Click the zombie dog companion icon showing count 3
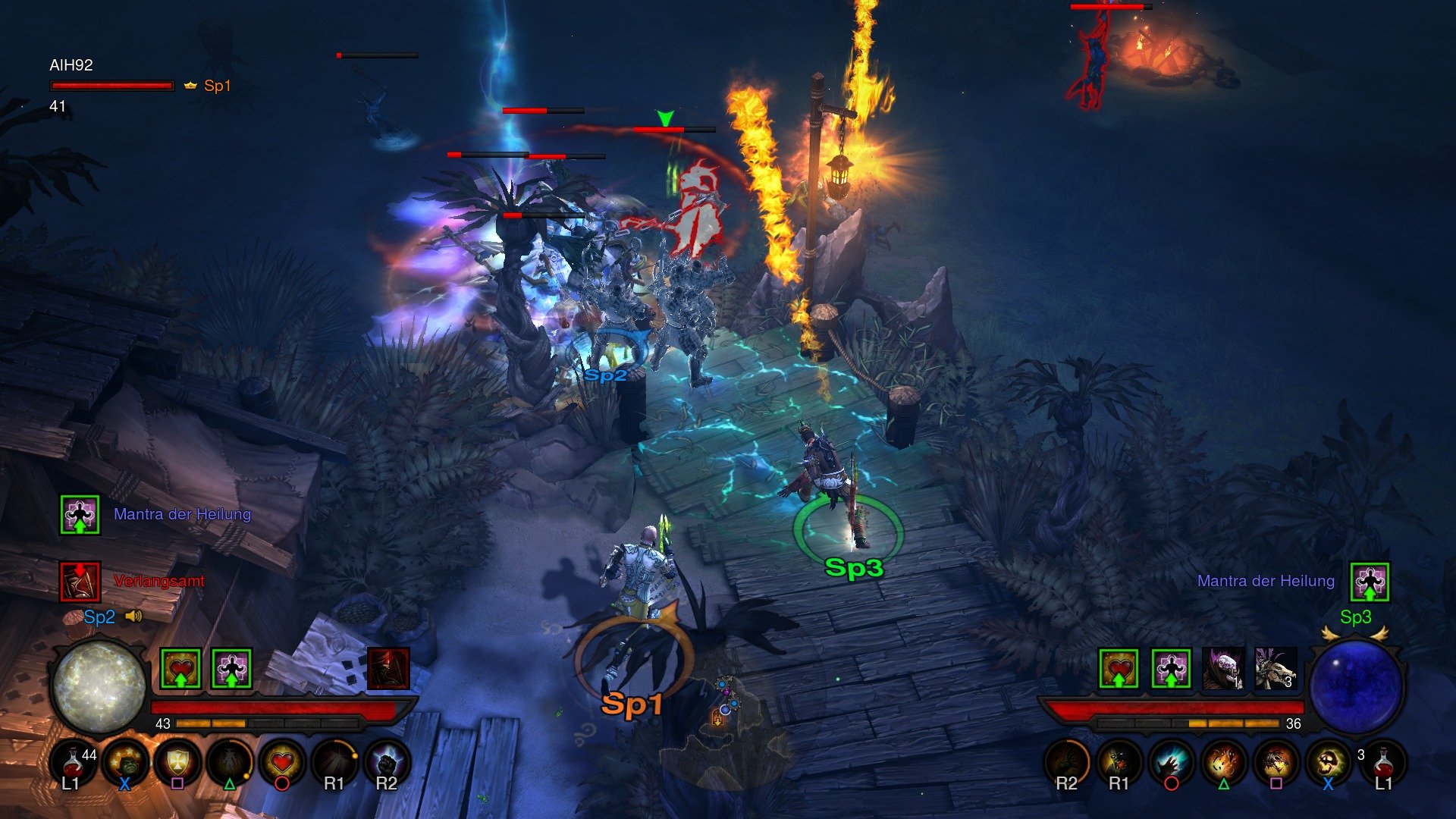 pos(1276,669)
